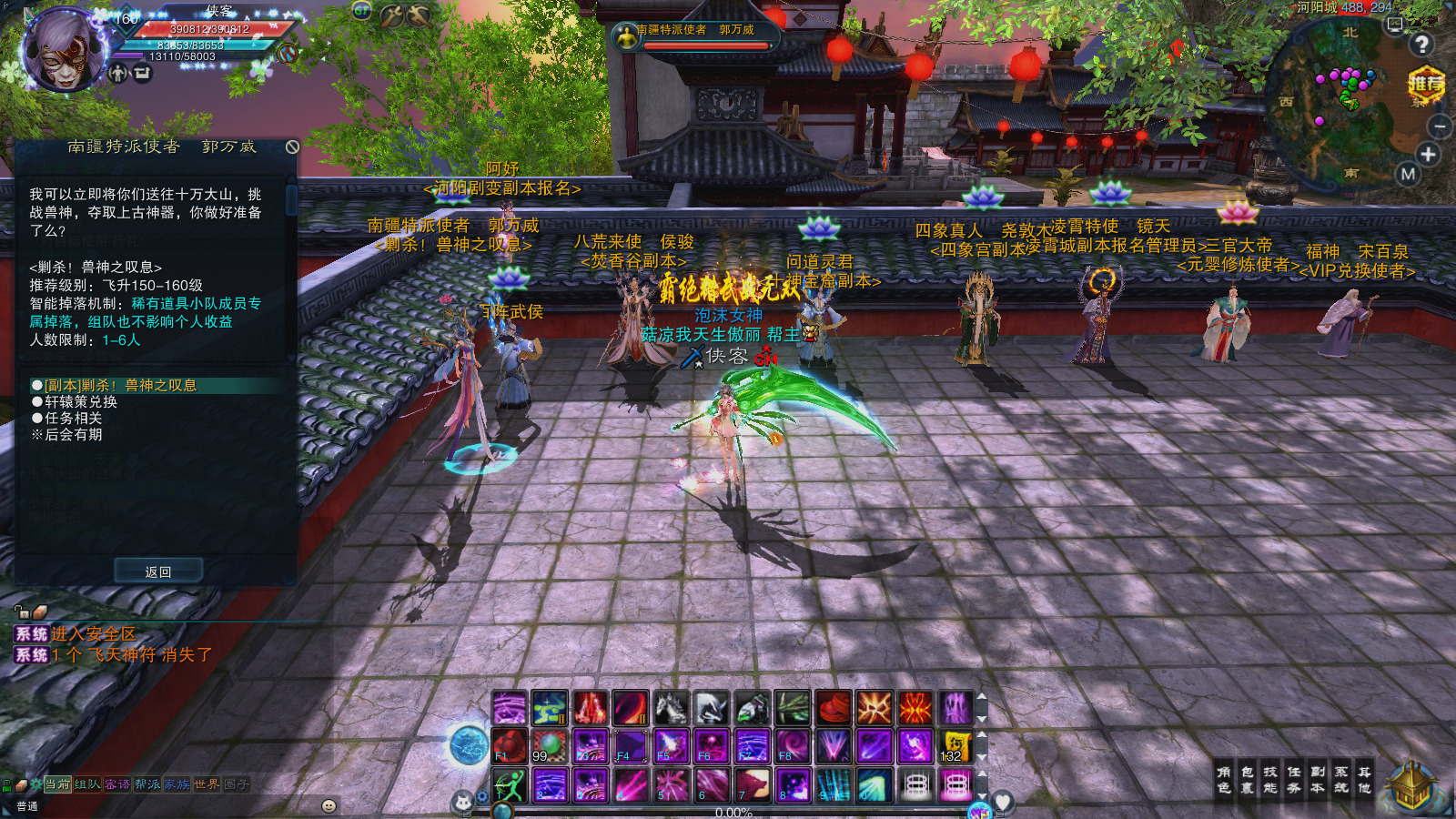This screenshot has height=819, width=1456.
Task: Activate the wolf head skill icon
Action: tap(753, 784)
